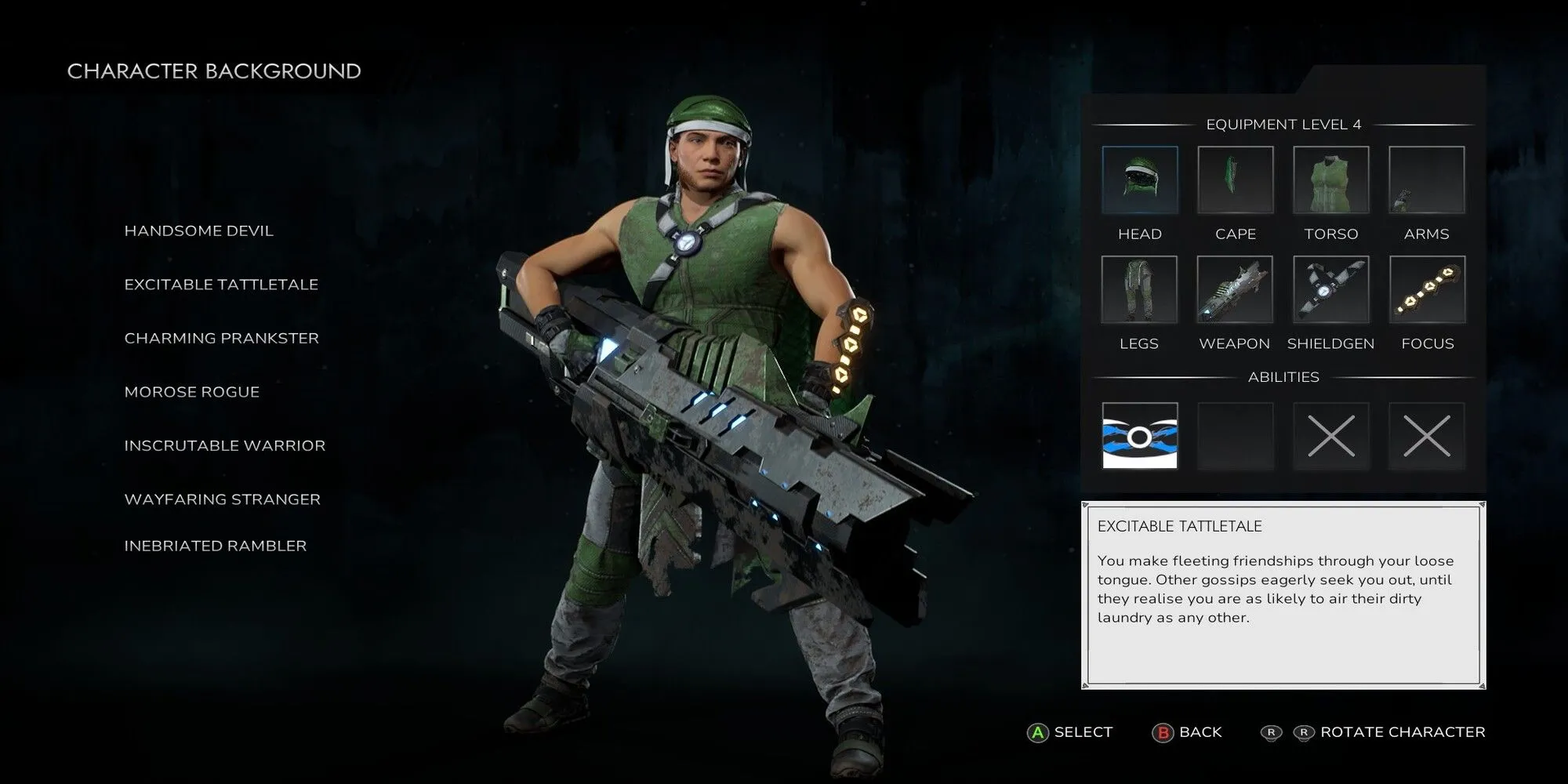Pick the Charming Prankster background
1568x784 pixels.
[221, 338]
